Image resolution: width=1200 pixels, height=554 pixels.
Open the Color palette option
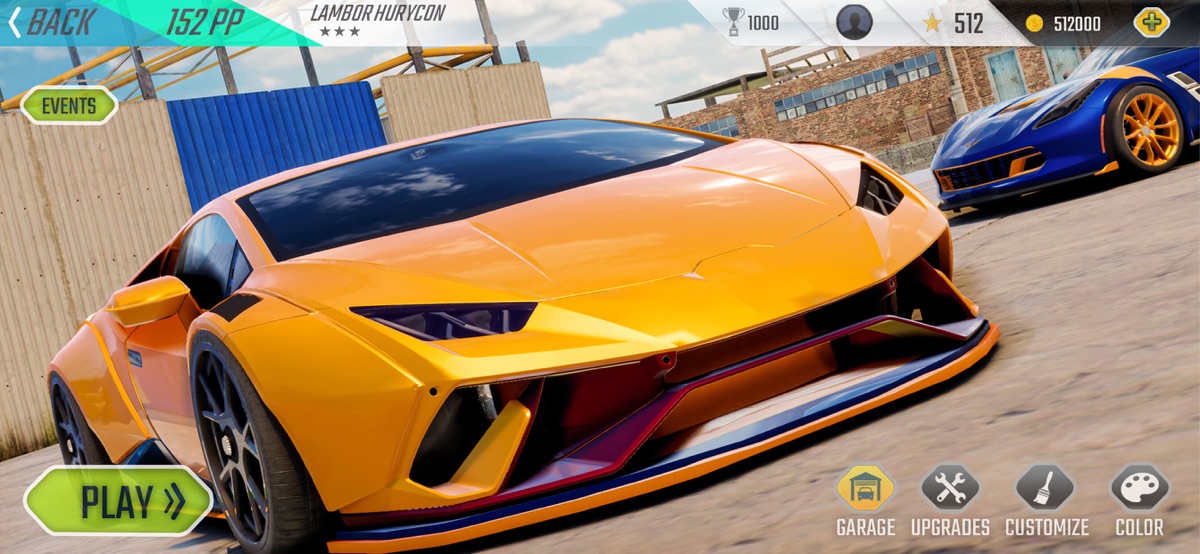(x=1140, y=490)
